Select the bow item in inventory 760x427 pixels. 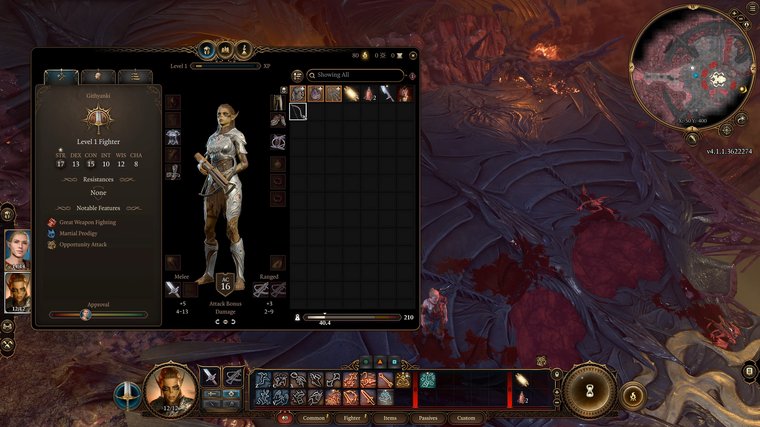pos(298,110)
